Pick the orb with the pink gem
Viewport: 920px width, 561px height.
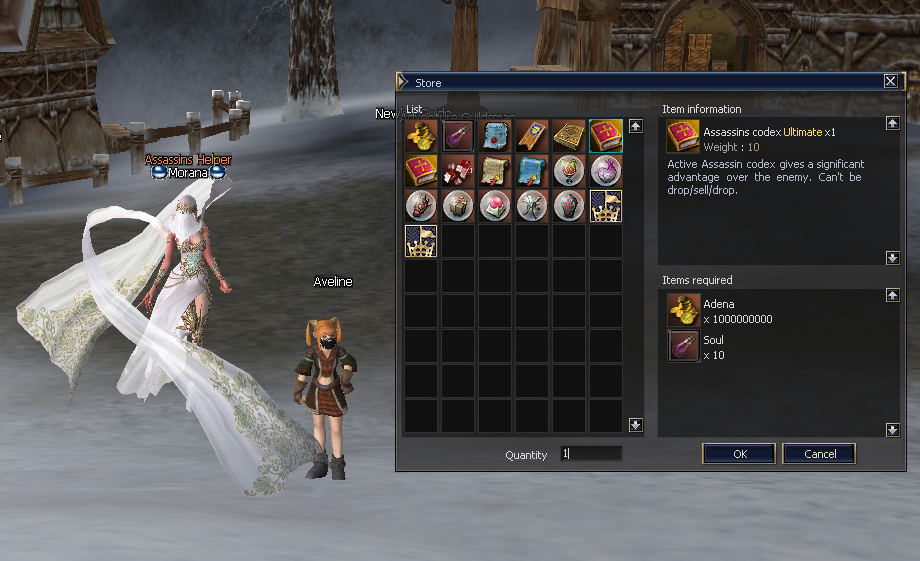coord(495,206)
